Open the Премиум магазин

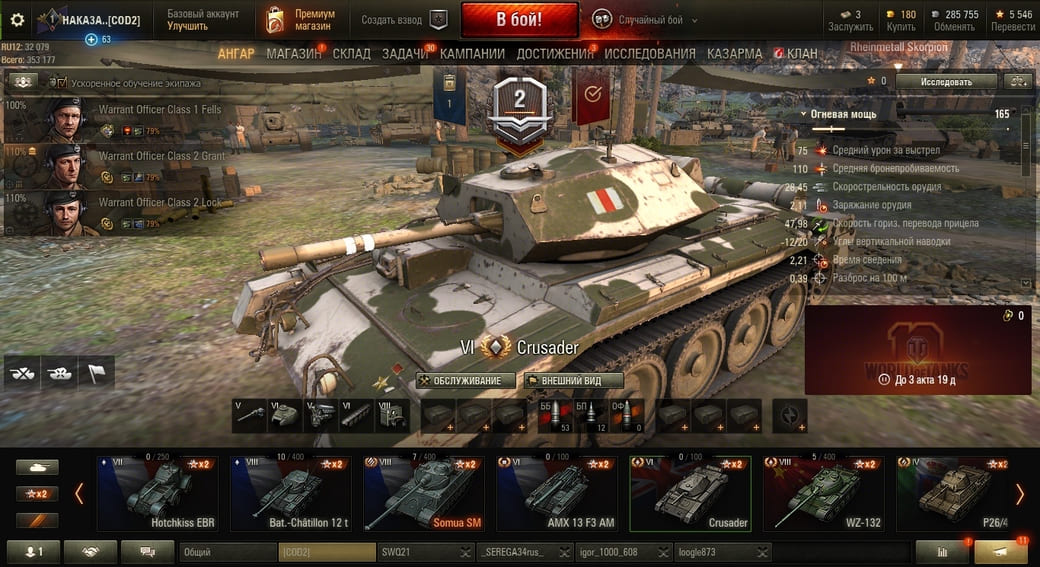click(302, 19)
